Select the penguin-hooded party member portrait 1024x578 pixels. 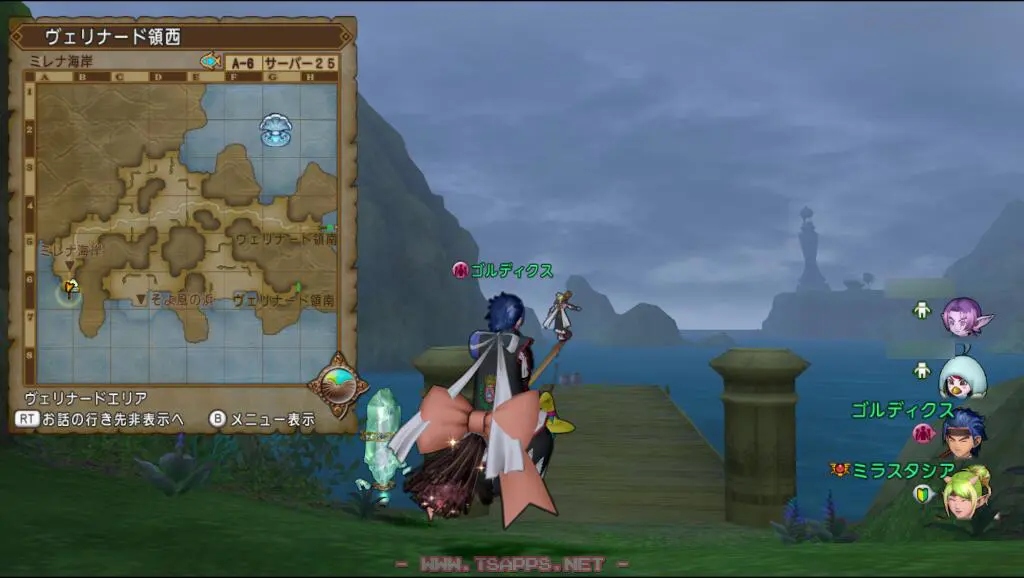click(961, 376)
